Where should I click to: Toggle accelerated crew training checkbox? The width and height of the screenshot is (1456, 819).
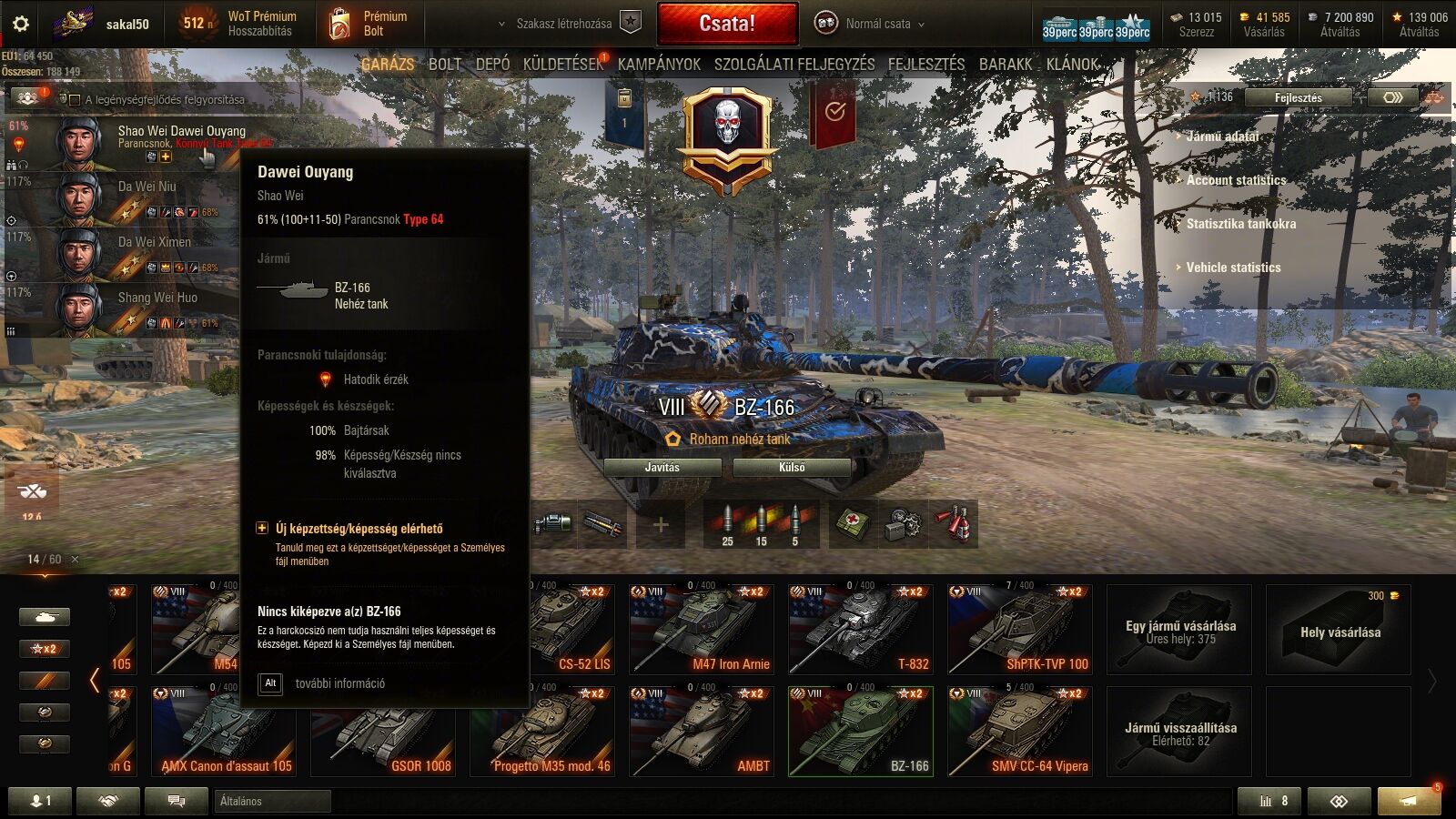[x=75, y=100]
